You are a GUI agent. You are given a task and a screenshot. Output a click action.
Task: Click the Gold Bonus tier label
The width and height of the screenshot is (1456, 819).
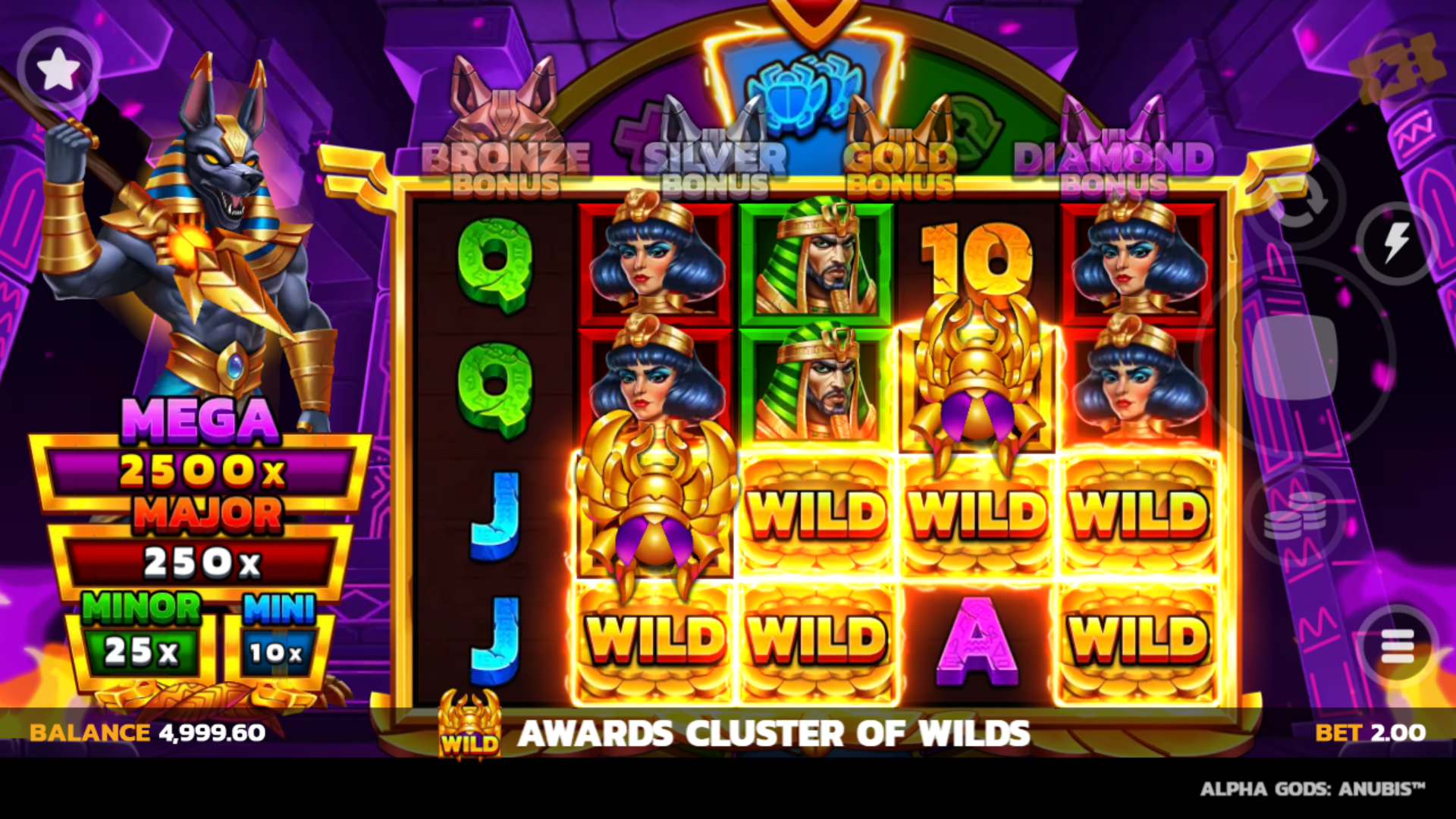click(902, 167)
